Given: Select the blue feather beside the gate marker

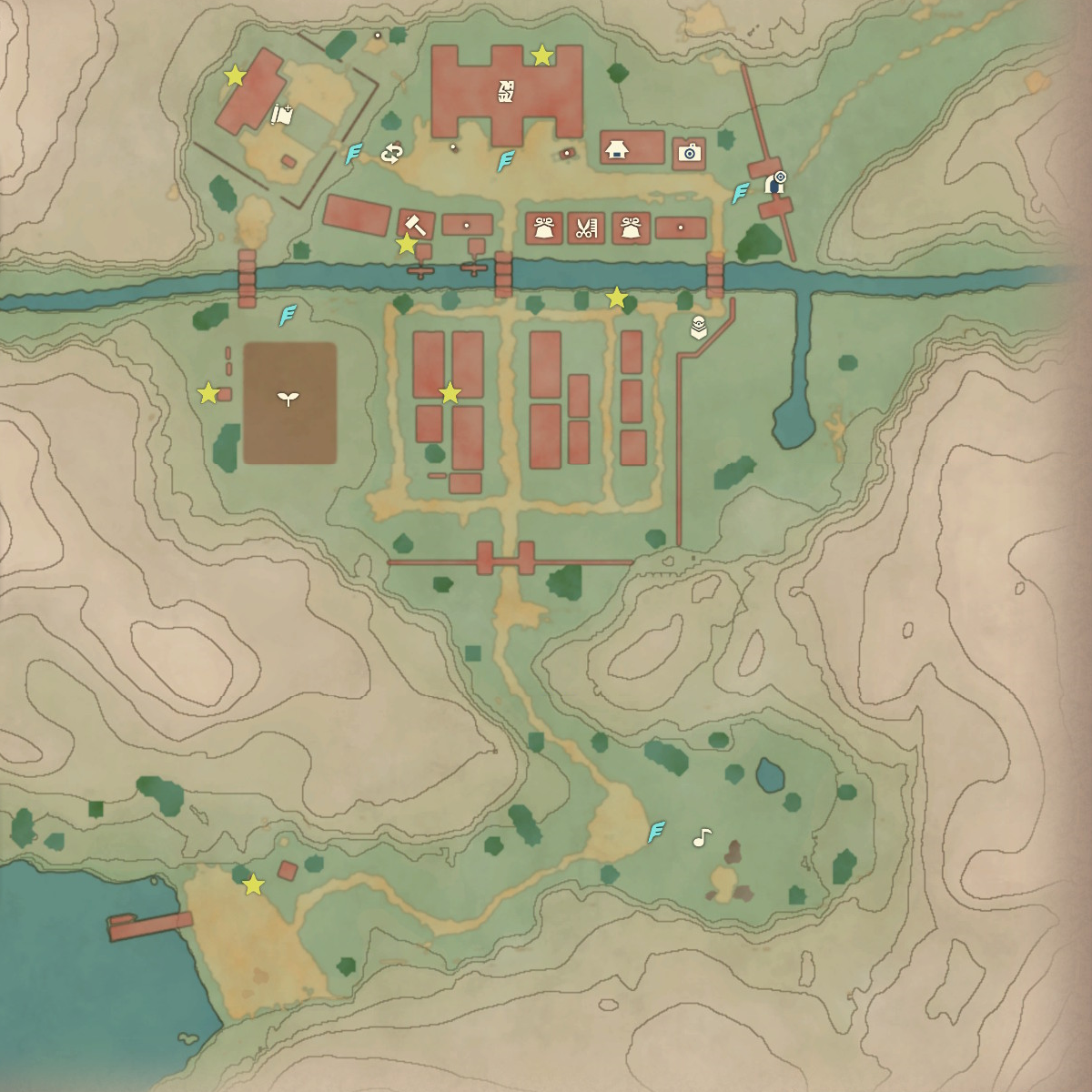Looking at the screenshot, I should pyautogui.click(x=741, y=192).
